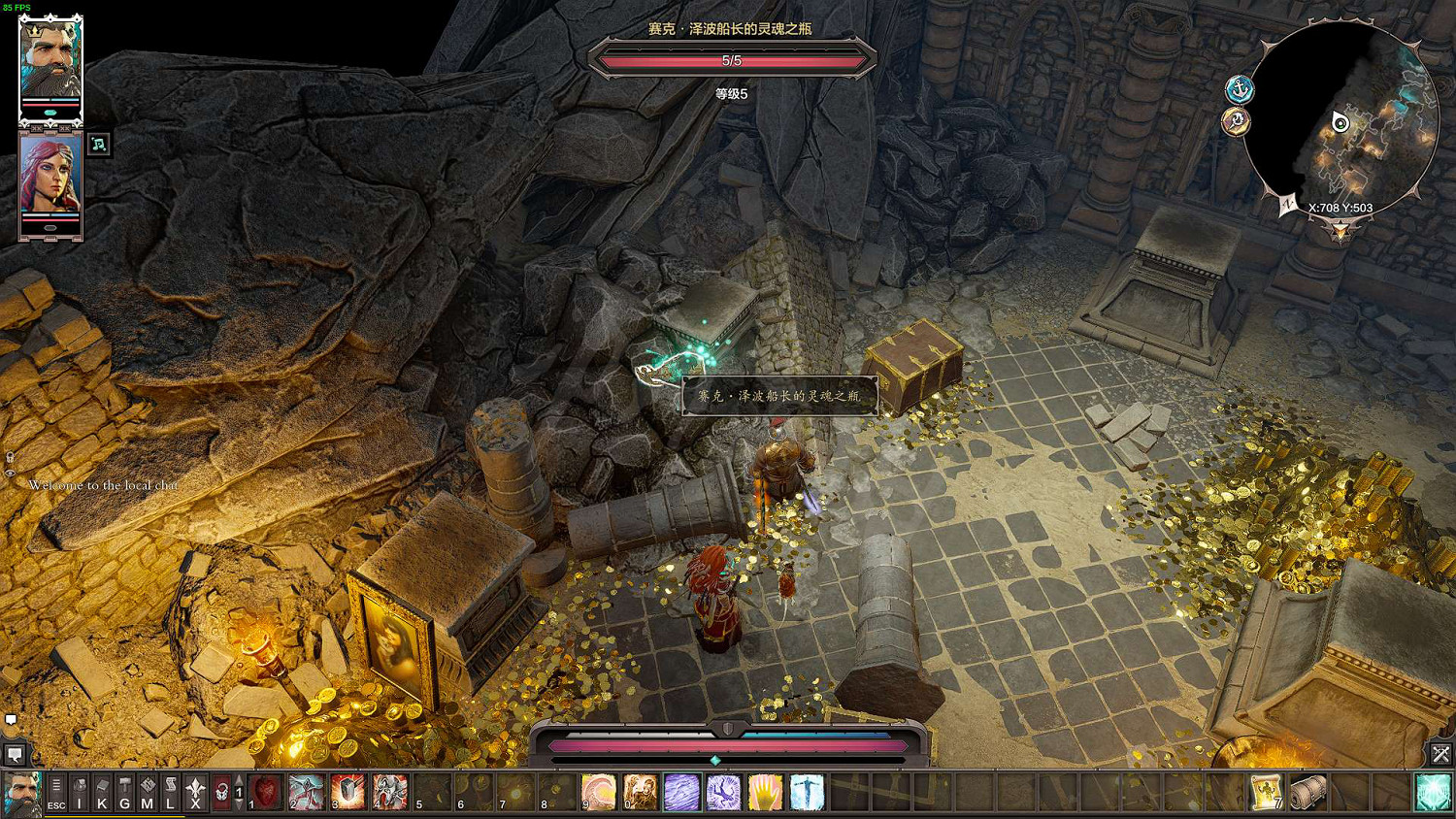Use the hammer strike skill in slot 3
1456x819 pixels.
[x=347, y=792]
